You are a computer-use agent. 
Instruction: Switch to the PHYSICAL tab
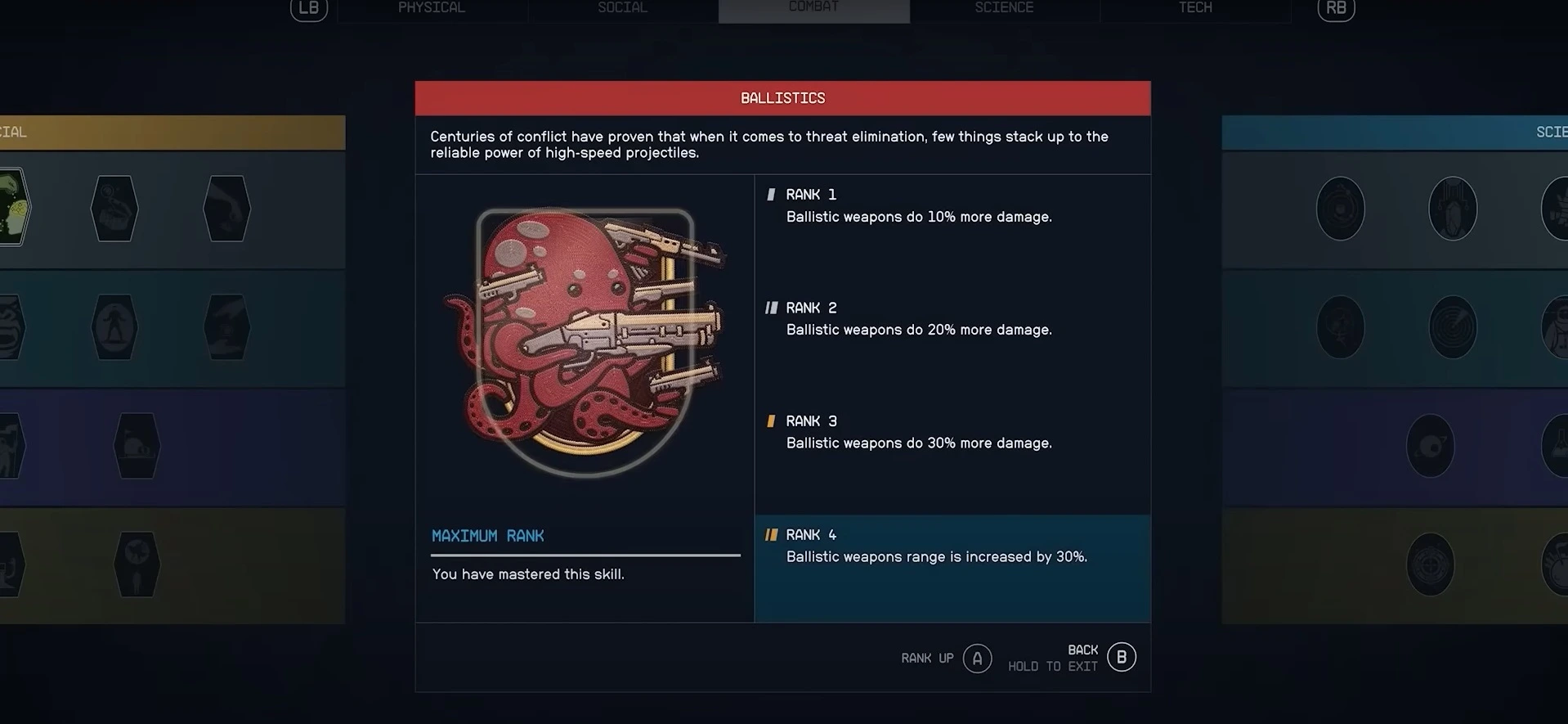(431, 8)
